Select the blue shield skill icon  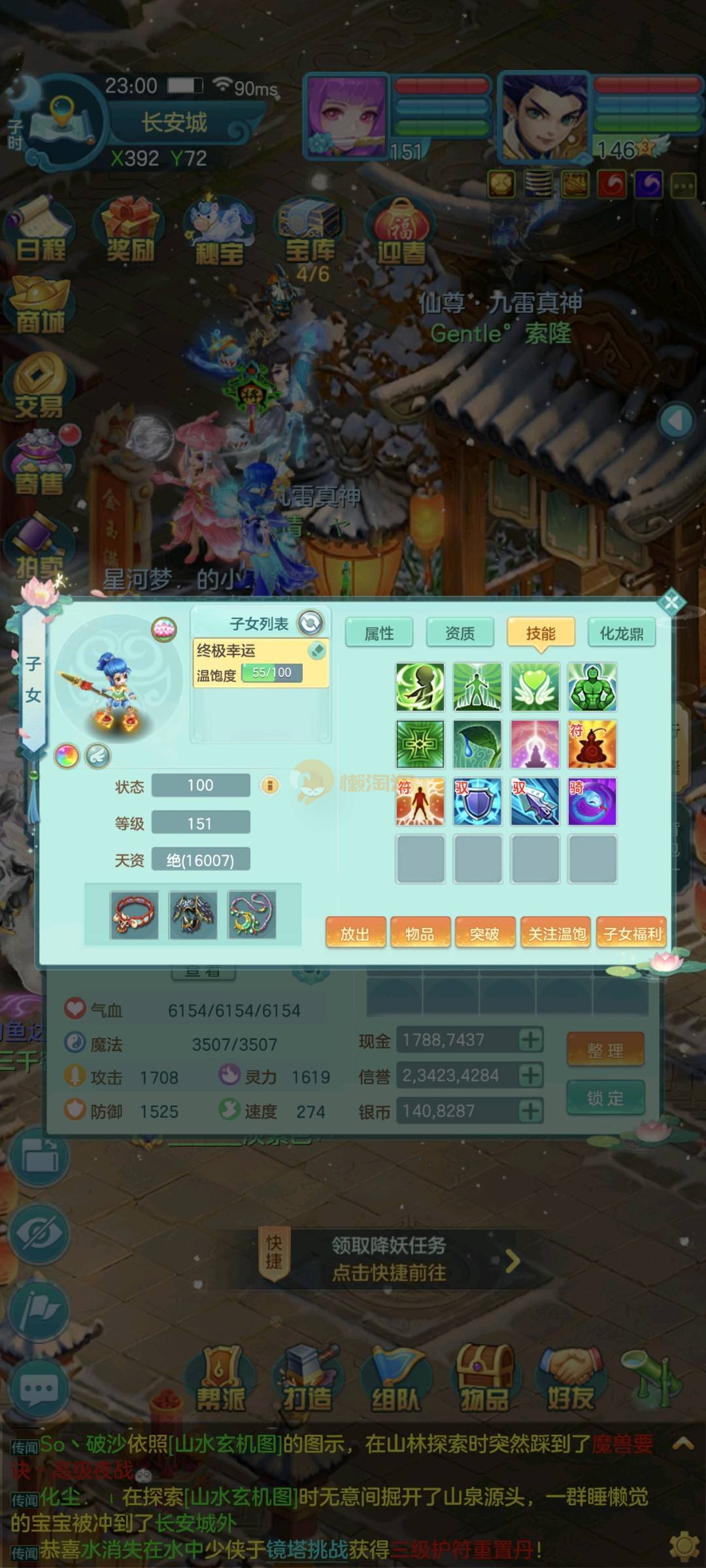tap(477, 801)
